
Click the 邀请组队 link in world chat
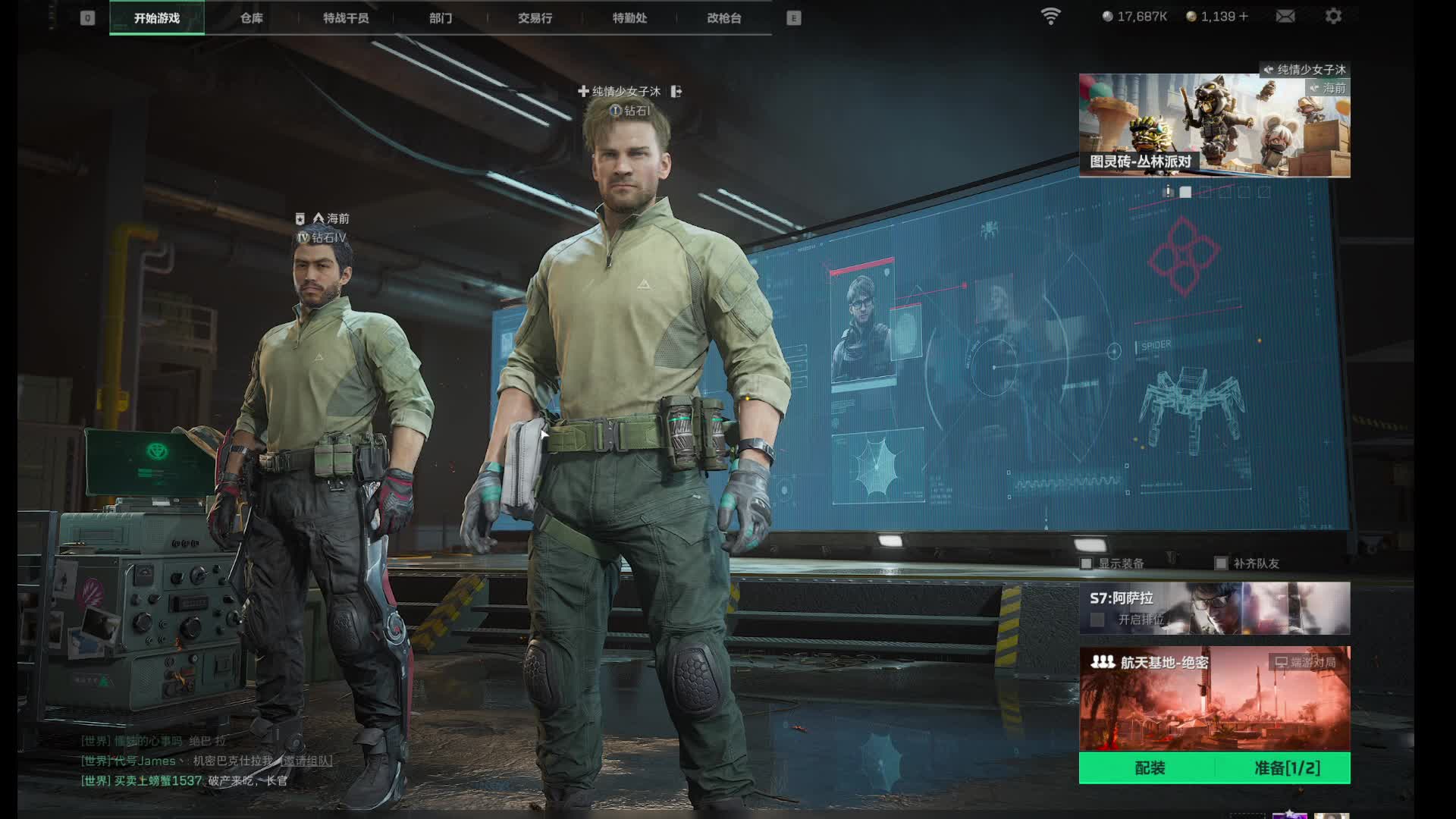306,761
